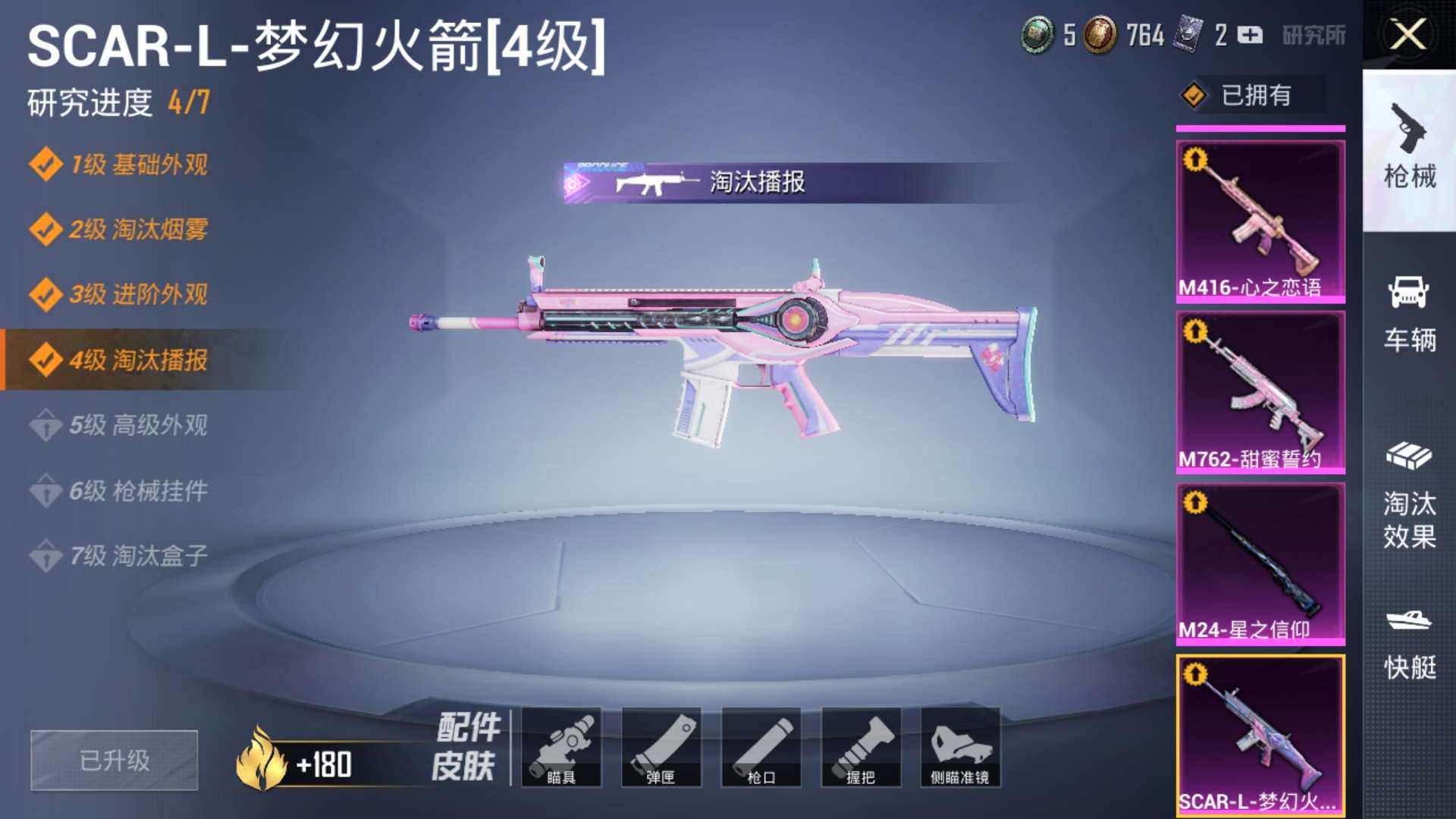Preview level 6 枪械挂件 stage
This screenshot has height=819, width=1456.
tap(138, 491)
